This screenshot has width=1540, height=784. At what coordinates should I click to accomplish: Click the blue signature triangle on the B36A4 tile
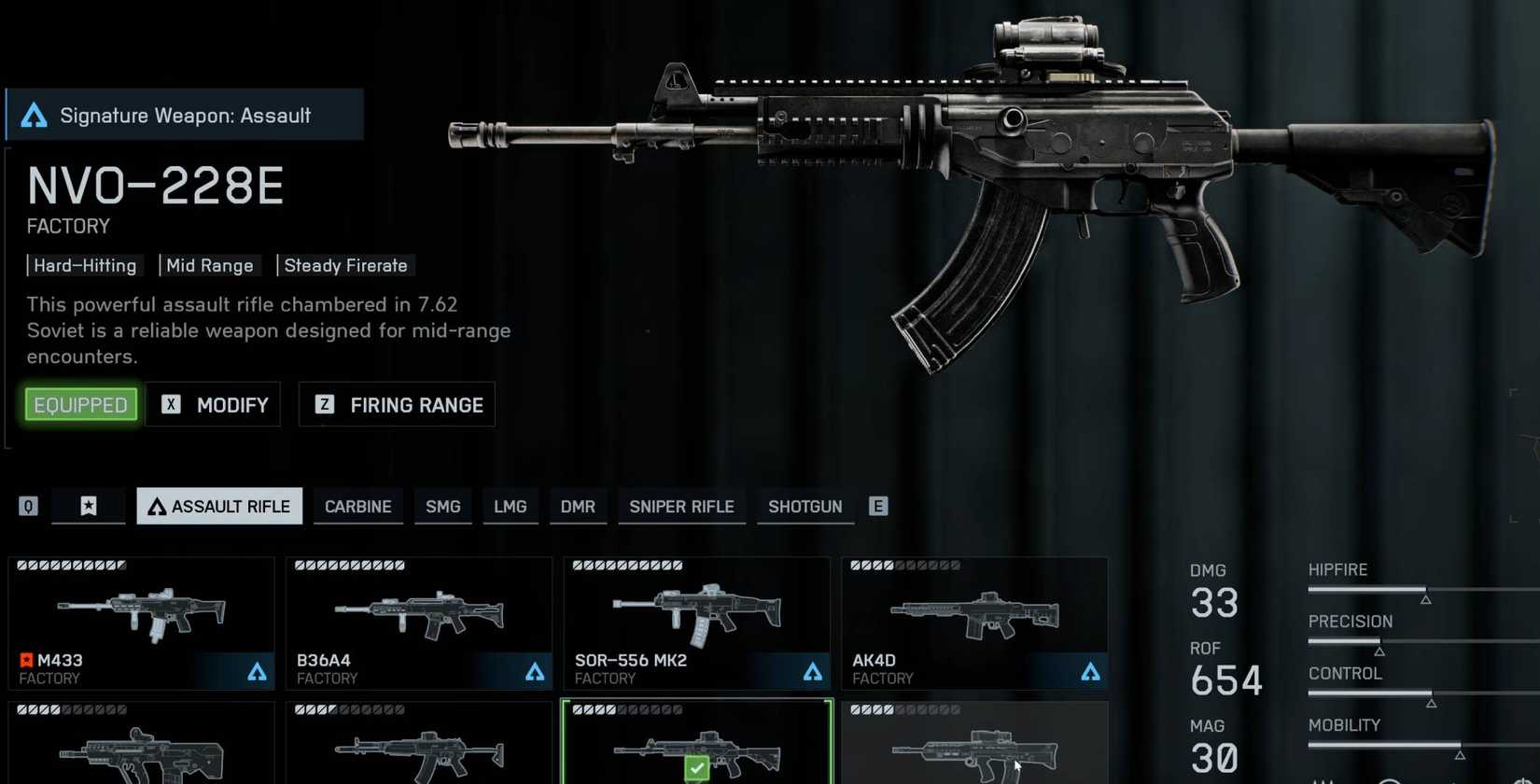(535, 670)
